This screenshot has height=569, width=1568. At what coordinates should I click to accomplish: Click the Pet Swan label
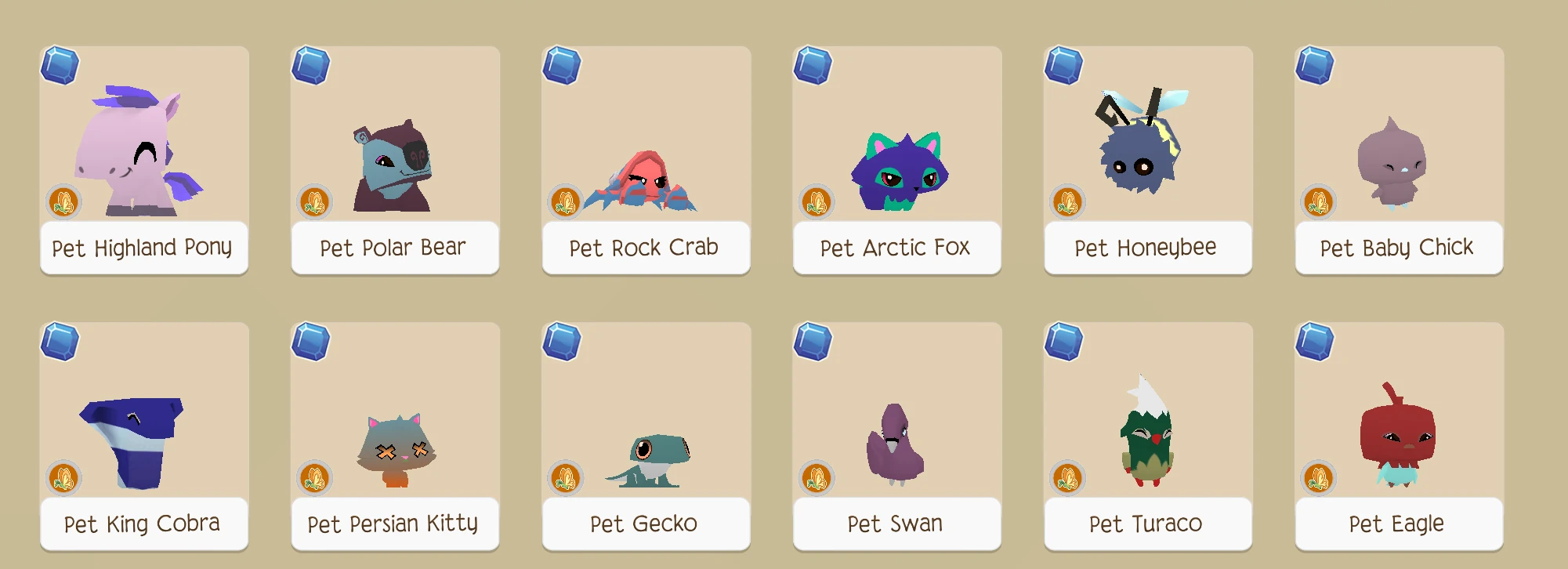click(896, 523)
